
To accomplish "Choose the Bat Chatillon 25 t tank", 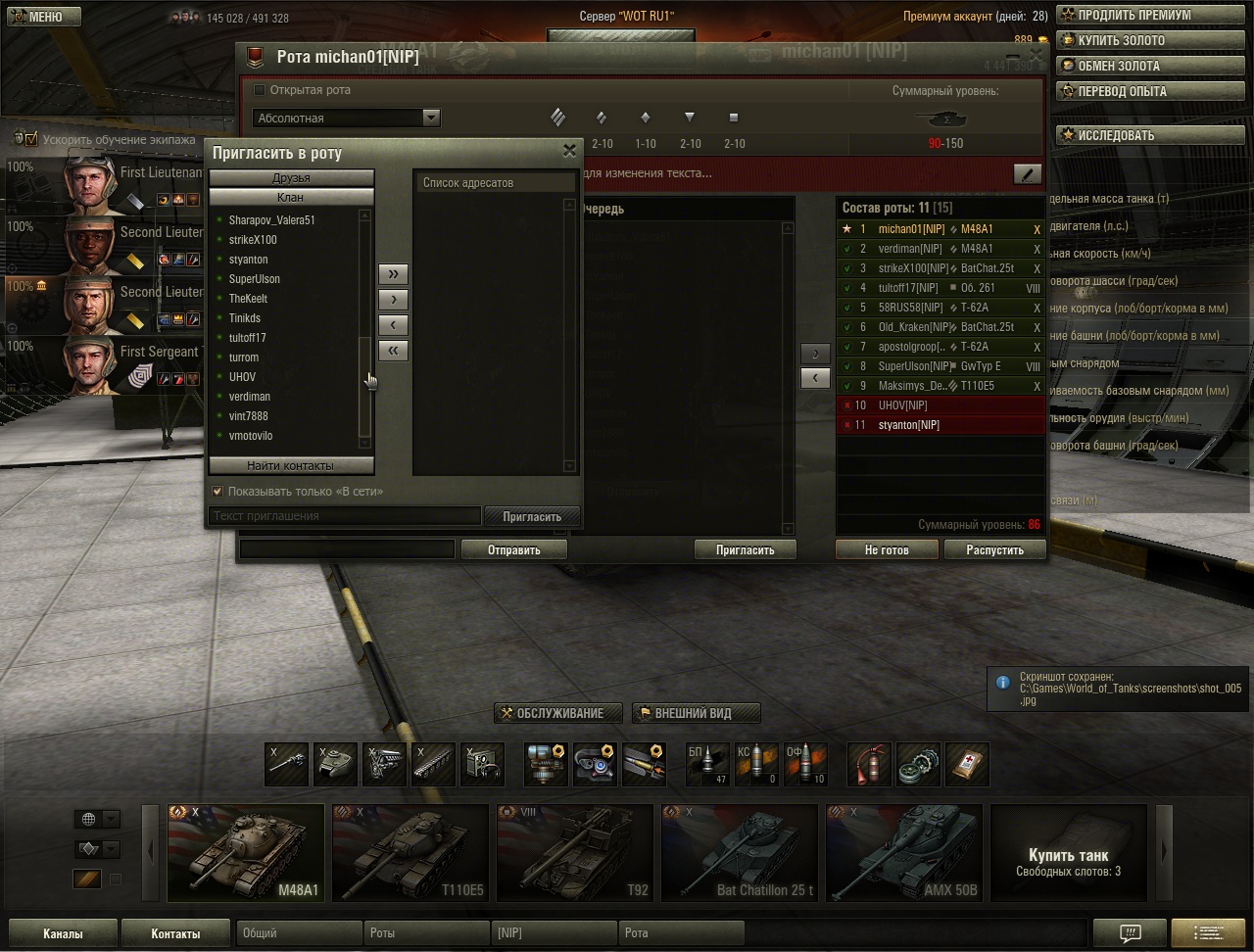I will (x=739, y=852).
